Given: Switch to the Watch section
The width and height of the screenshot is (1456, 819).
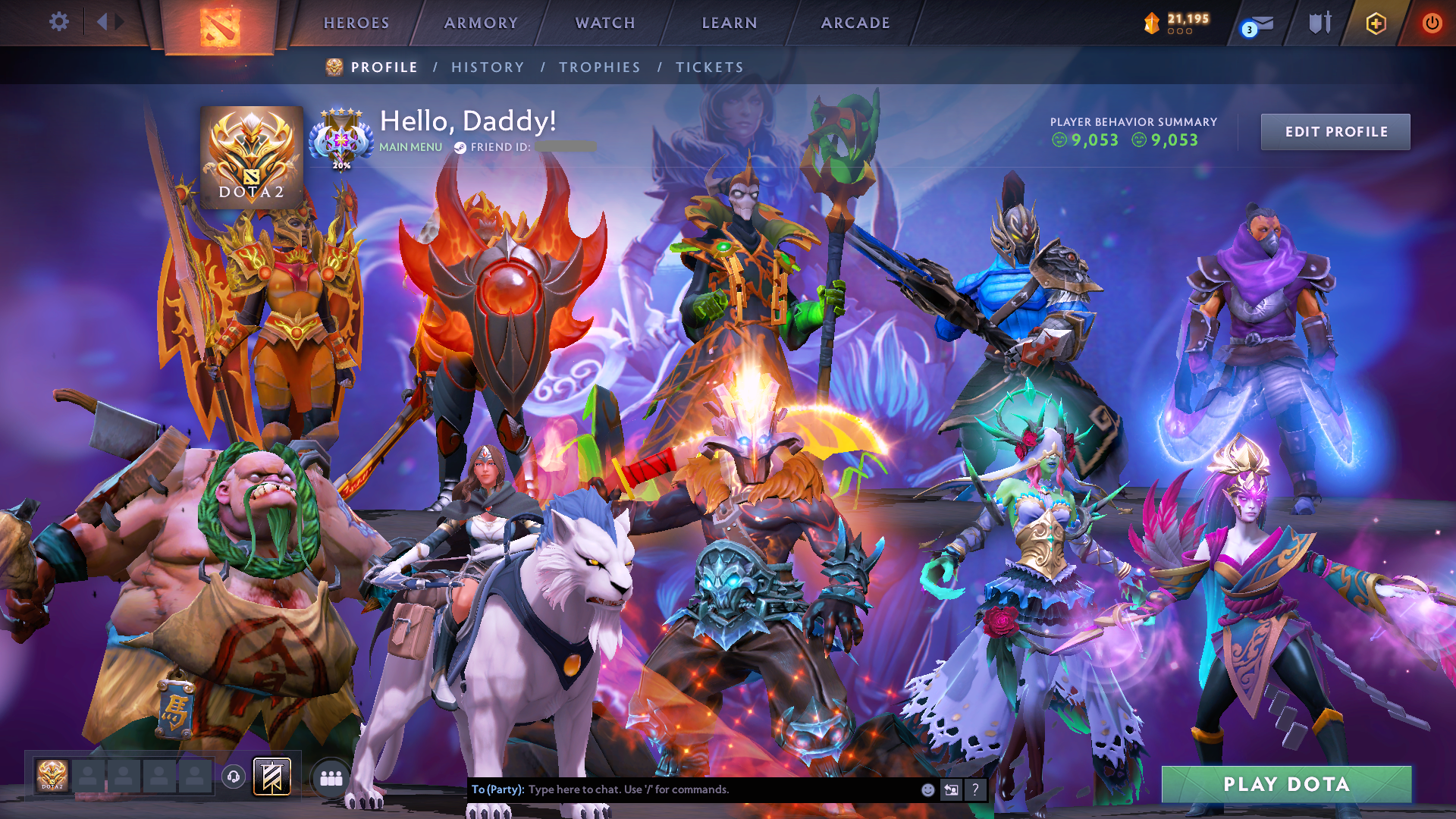Looking at the screenshot, I should tap(605, 23).
